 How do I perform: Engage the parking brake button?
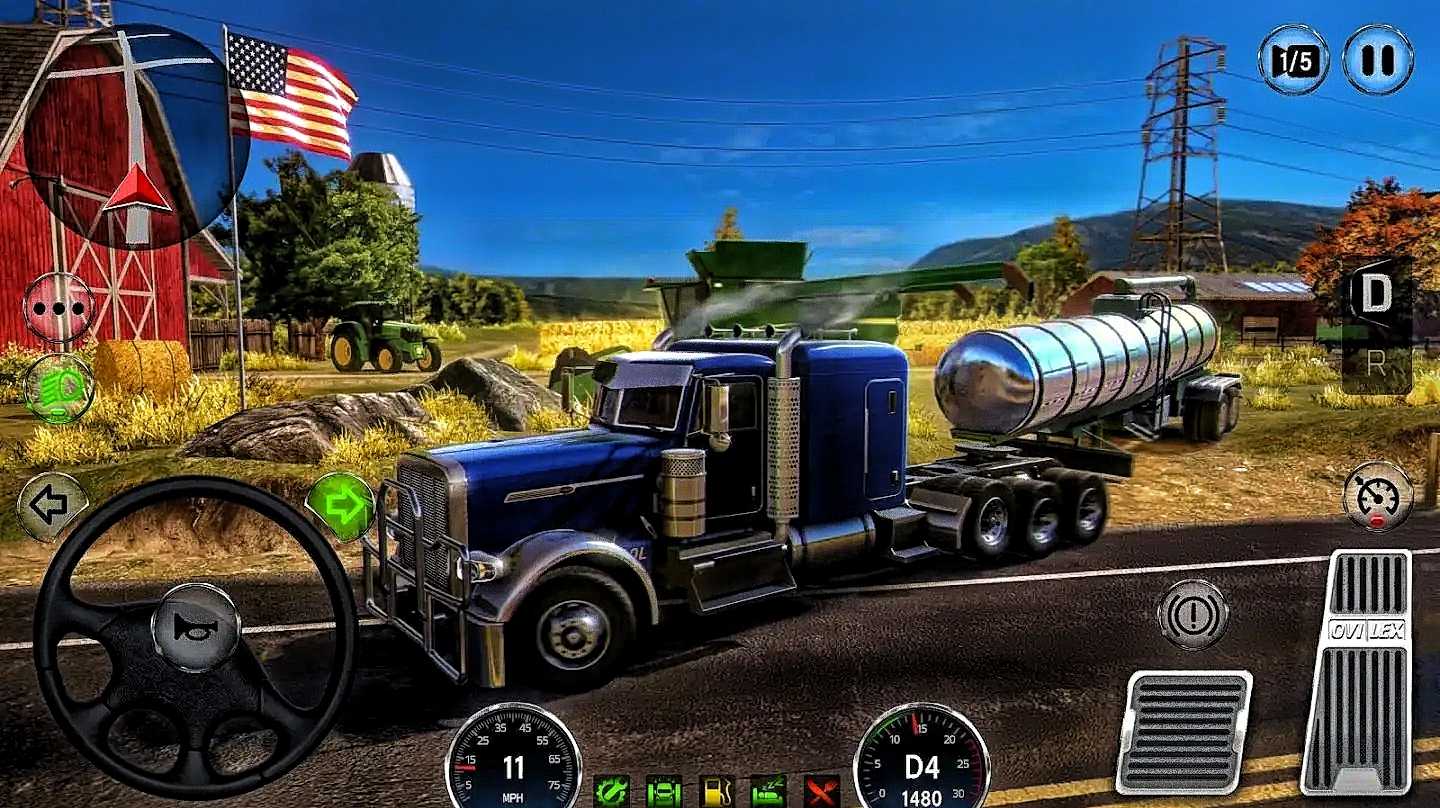point(1192,614)
